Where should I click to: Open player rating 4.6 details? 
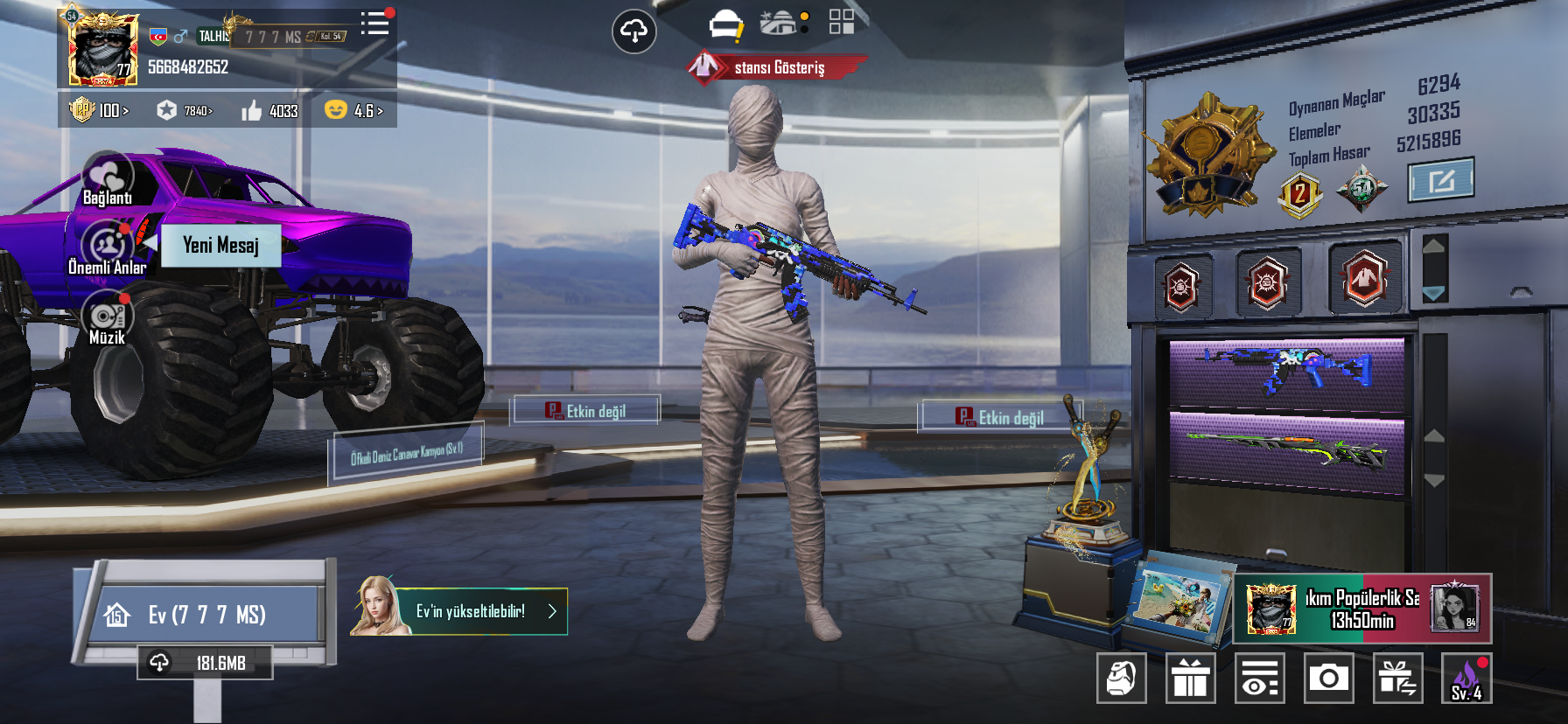(x=359, y=111)
